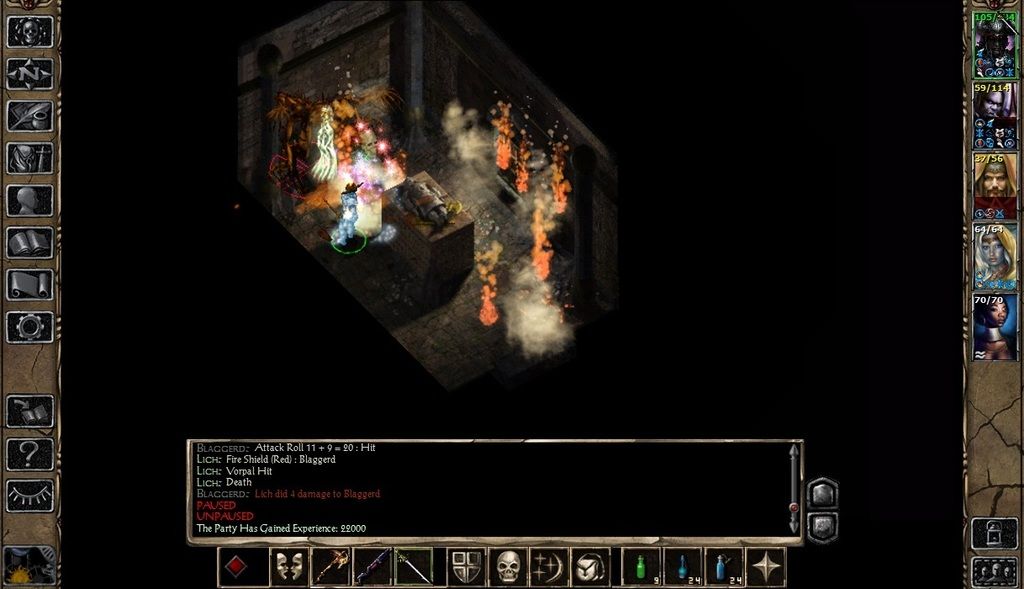This screenshot has height=589, width=1024.
Task: Toggle the closed-eye interface button
Action: point(30,496)
